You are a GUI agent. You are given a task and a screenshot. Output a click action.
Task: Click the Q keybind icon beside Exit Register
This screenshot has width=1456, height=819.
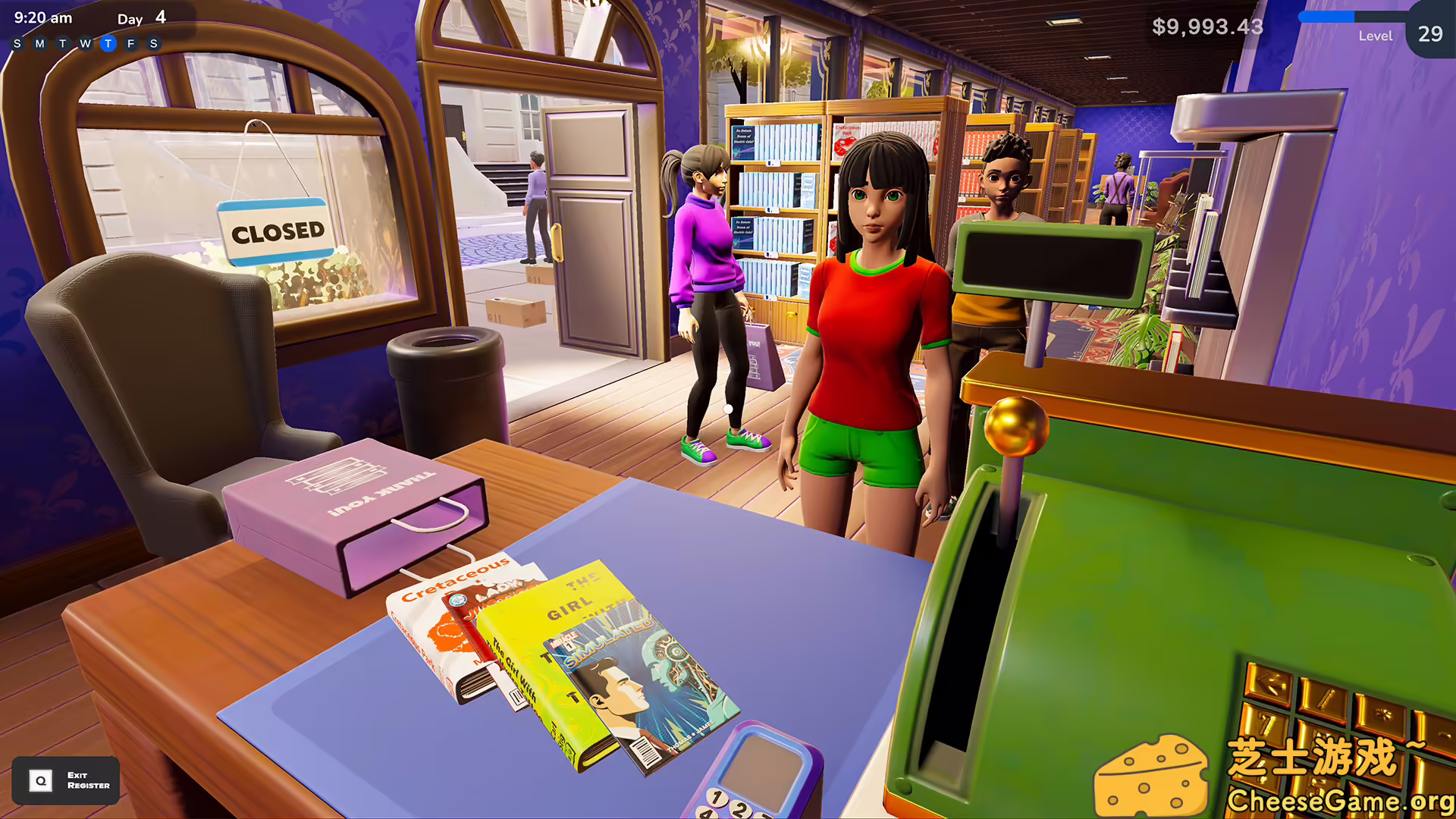pos(39,780)
